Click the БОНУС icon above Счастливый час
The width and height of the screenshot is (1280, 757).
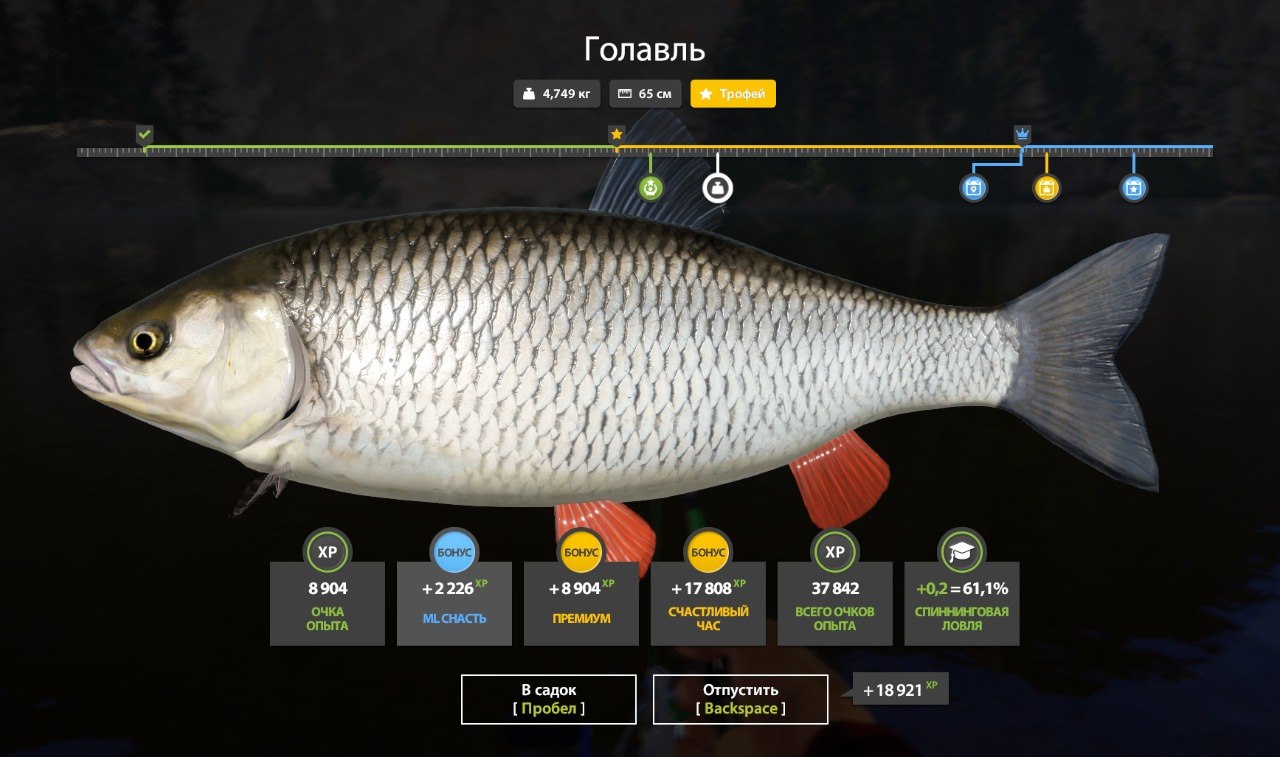click(708, 550)
